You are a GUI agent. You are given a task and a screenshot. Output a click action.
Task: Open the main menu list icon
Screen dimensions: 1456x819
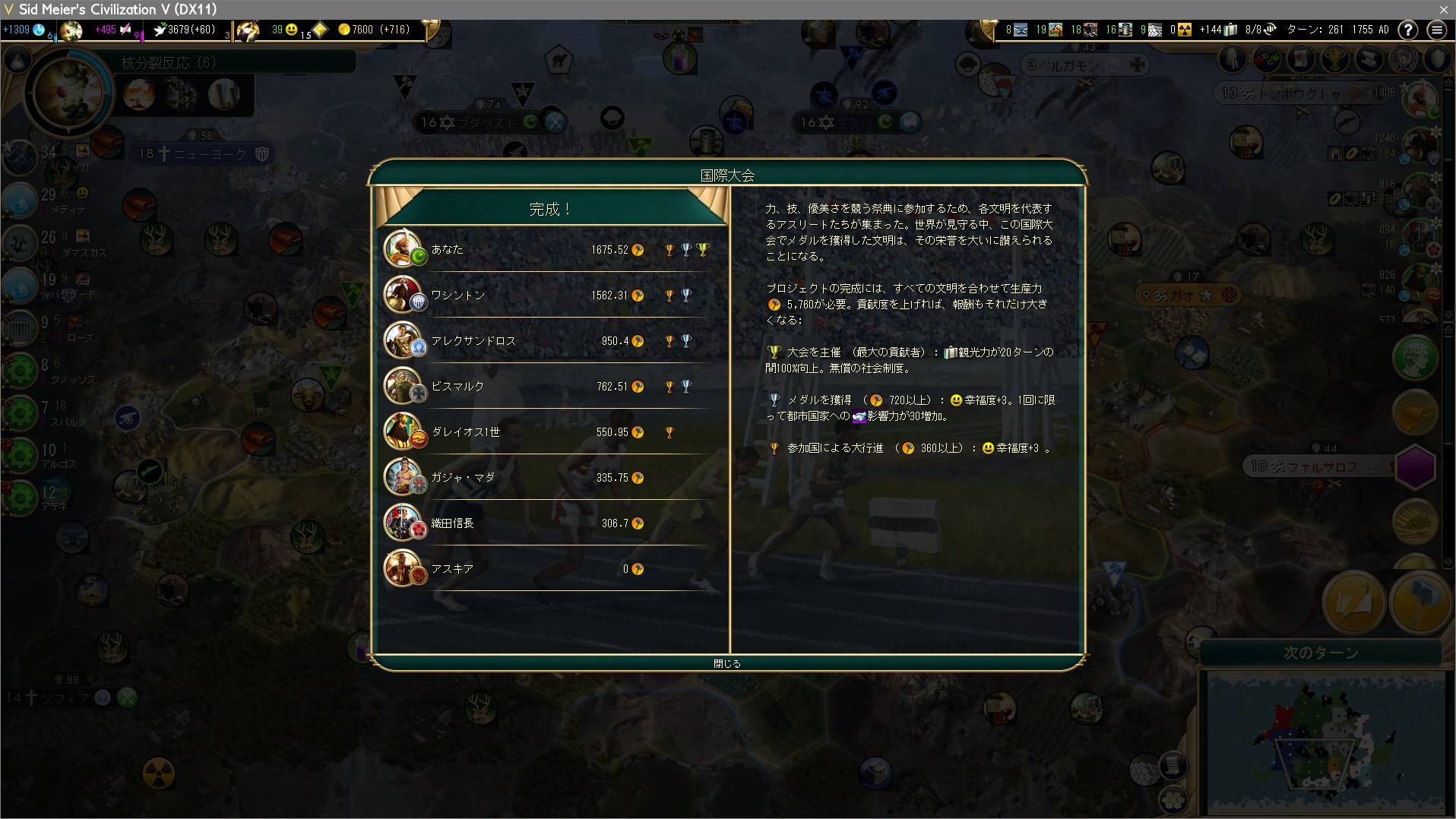point(1436,30)
